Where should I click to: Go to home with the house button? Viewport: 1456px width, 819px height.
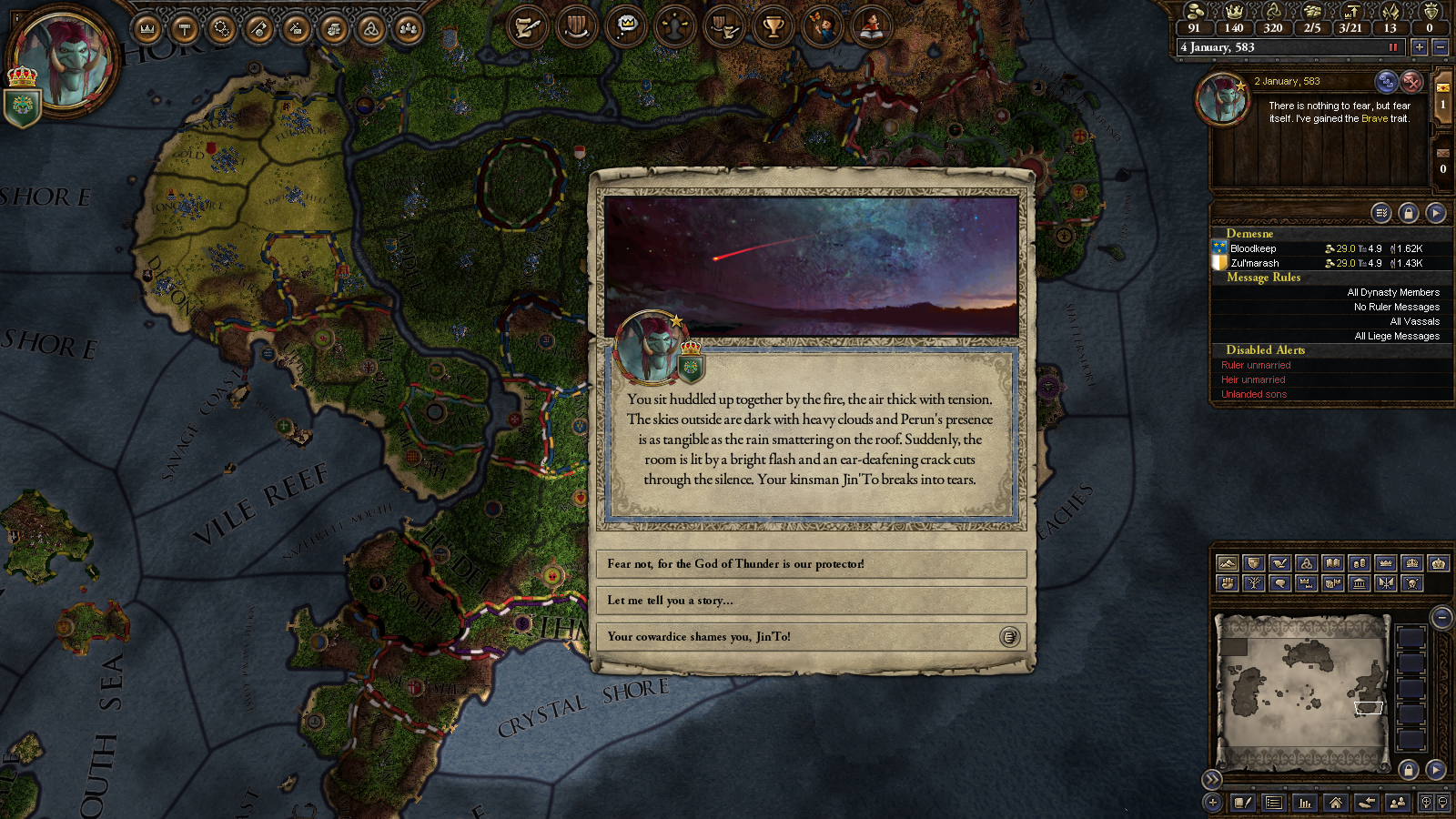(x=1335, y=803)
